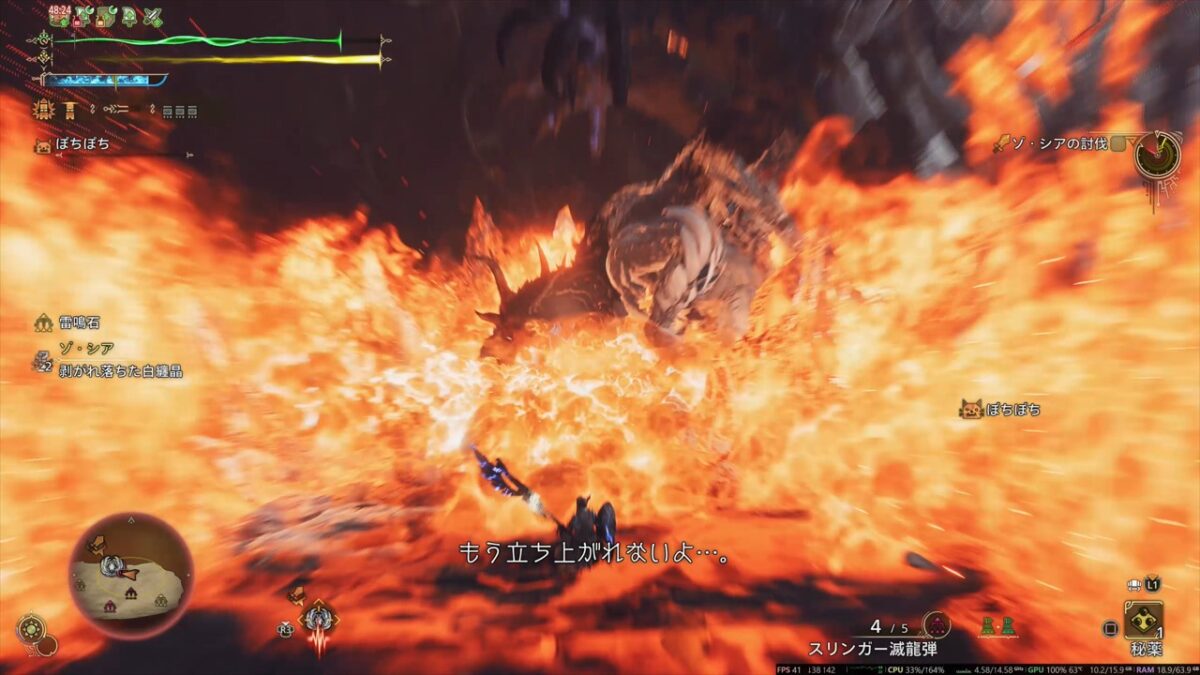Select the スリンガー滅龍弾 slinger ammo icon
Screen dimensions: 1200x675
937,626
